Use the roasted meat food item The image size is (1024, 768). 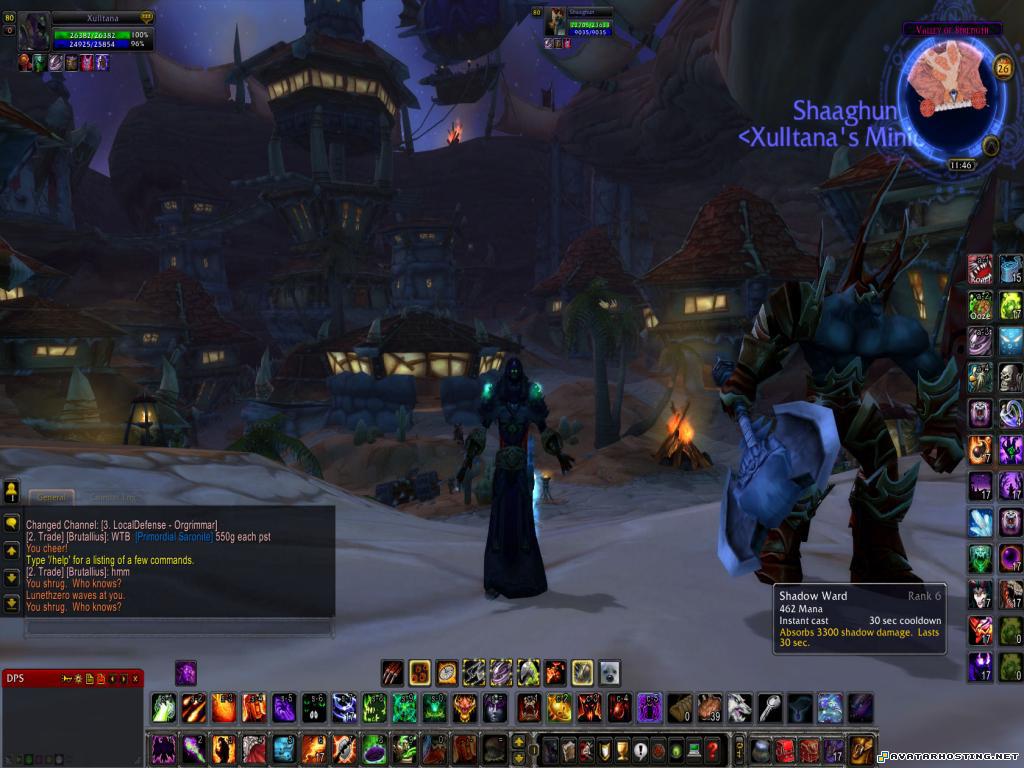click(x=710, y=707)
